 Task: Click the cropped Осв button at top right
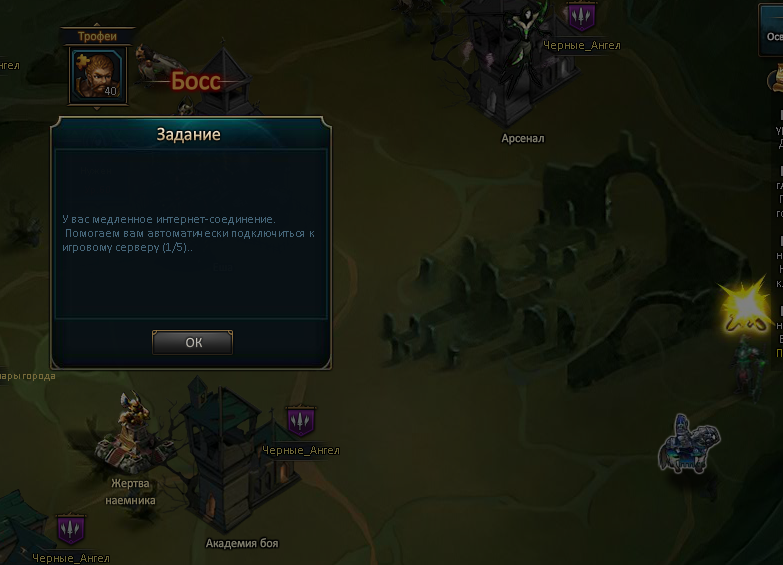768,29
